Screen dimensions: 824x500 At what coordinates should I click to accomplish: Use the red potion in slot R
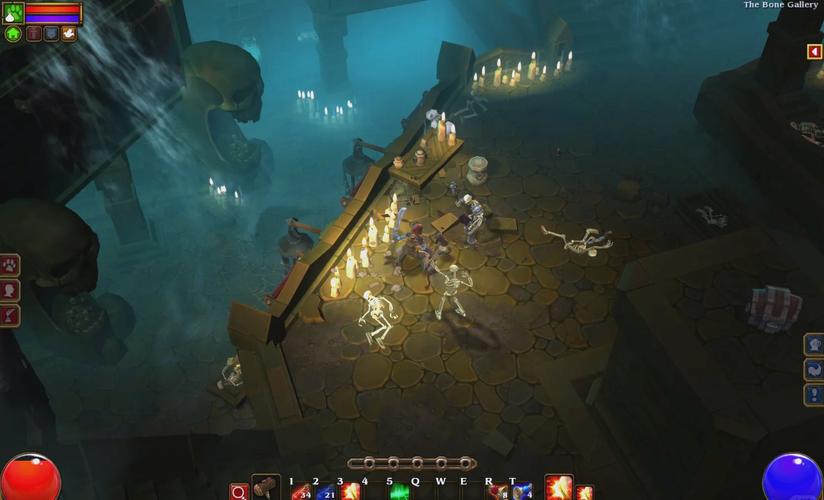click(x=497, y=491)
